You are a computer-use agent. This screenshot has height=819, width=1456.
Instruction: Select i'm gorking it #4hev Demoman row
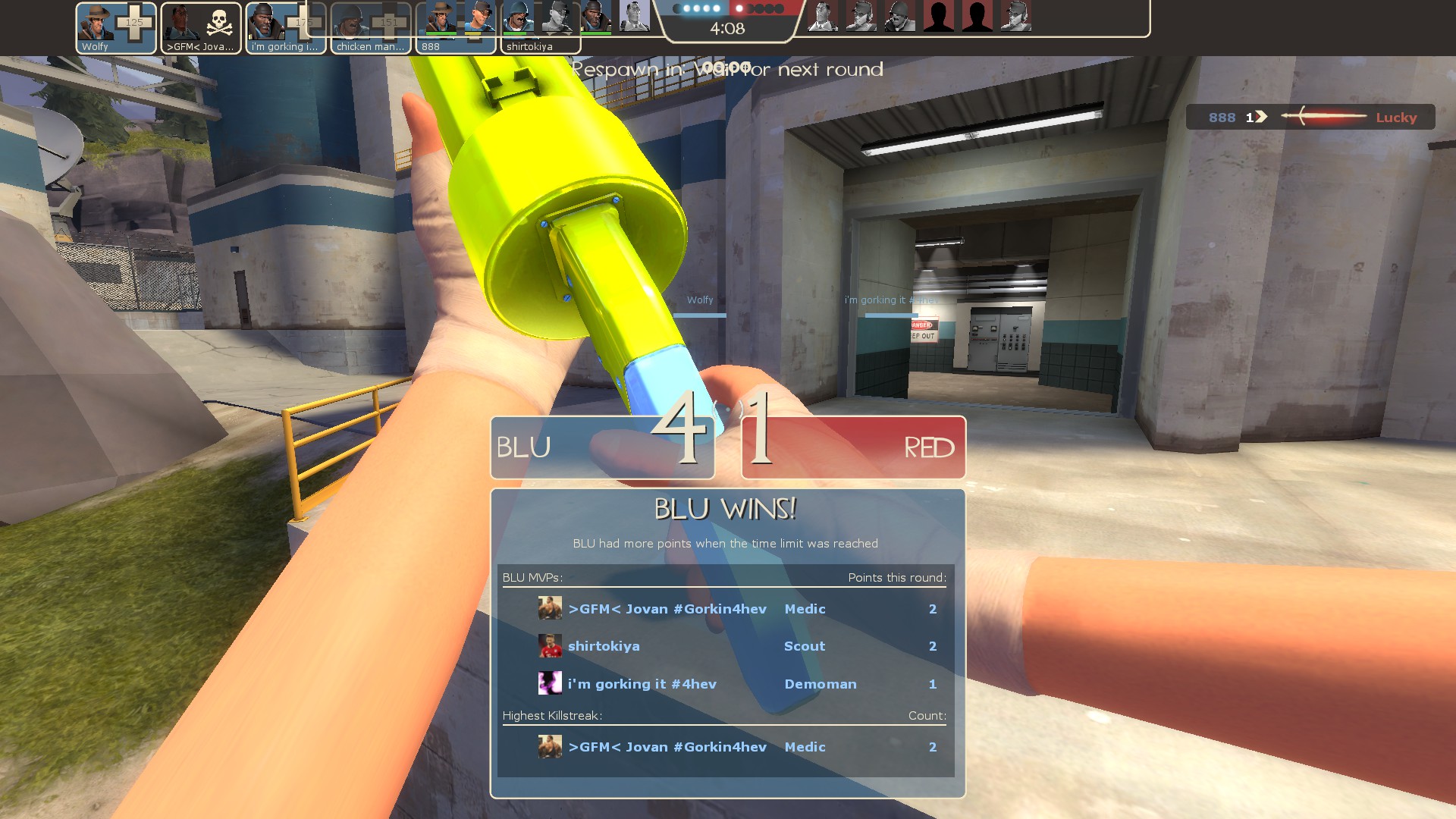(725, 684)
